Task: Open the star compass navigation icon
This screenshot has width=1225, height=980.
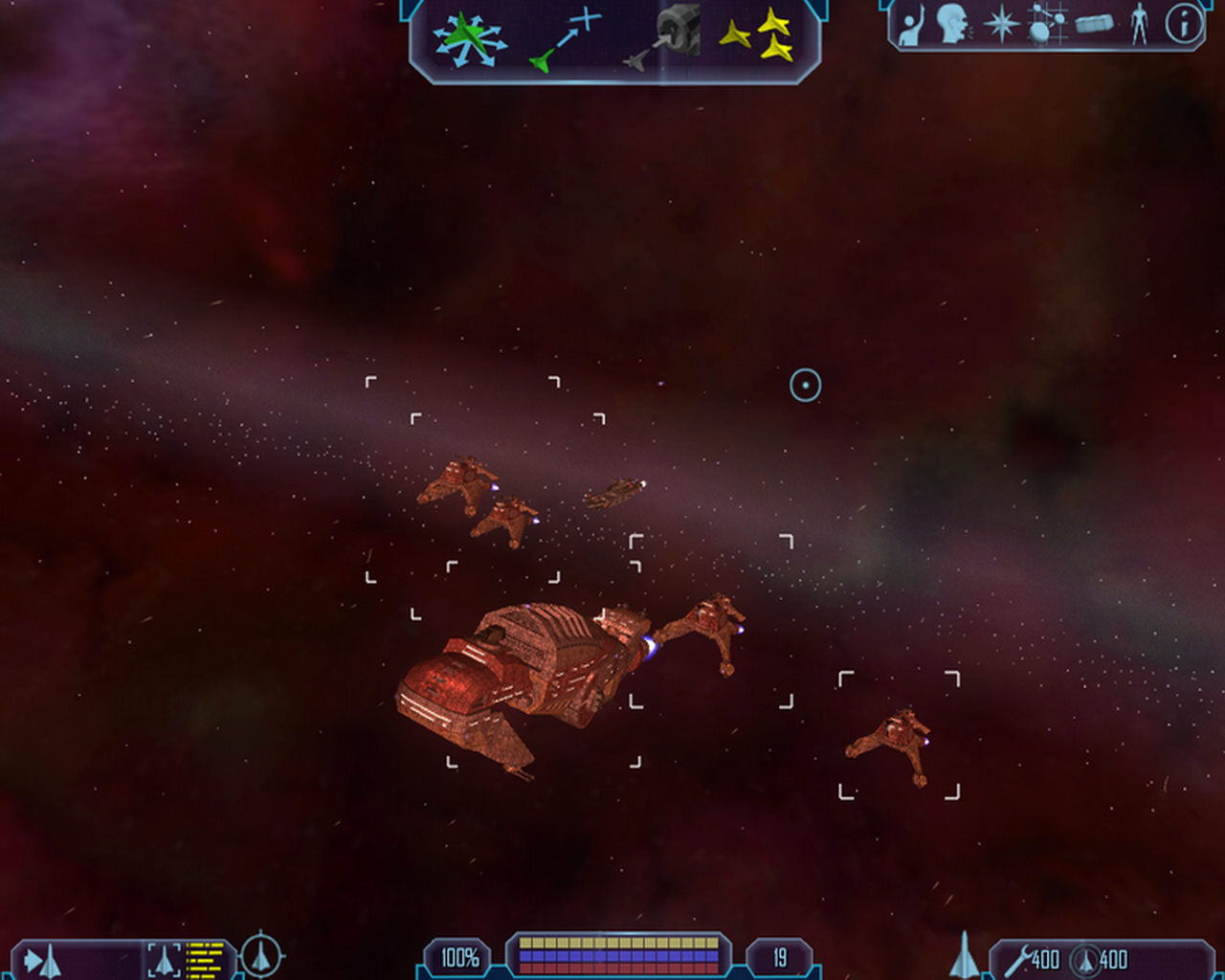Action: 1001,24
